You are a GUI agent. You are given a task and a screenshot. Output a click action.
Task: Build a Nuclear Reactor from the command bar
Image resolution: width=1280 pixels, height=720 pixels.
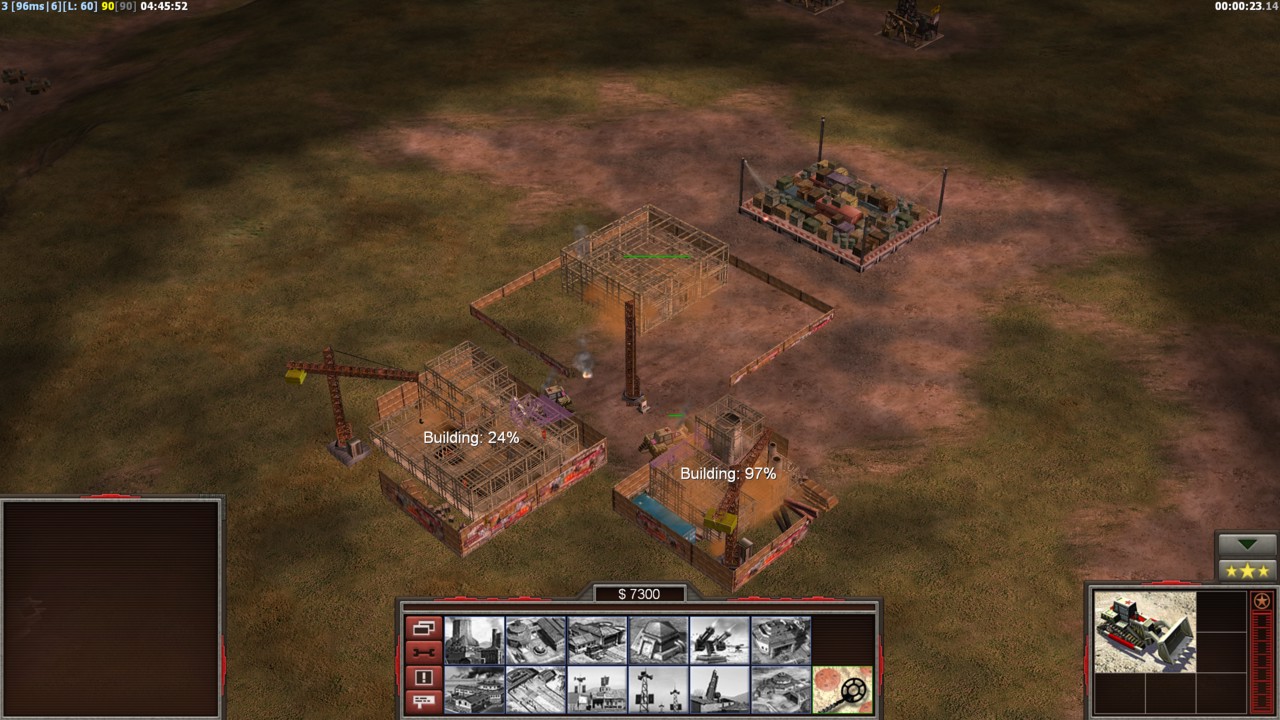[x=474, y=640]
